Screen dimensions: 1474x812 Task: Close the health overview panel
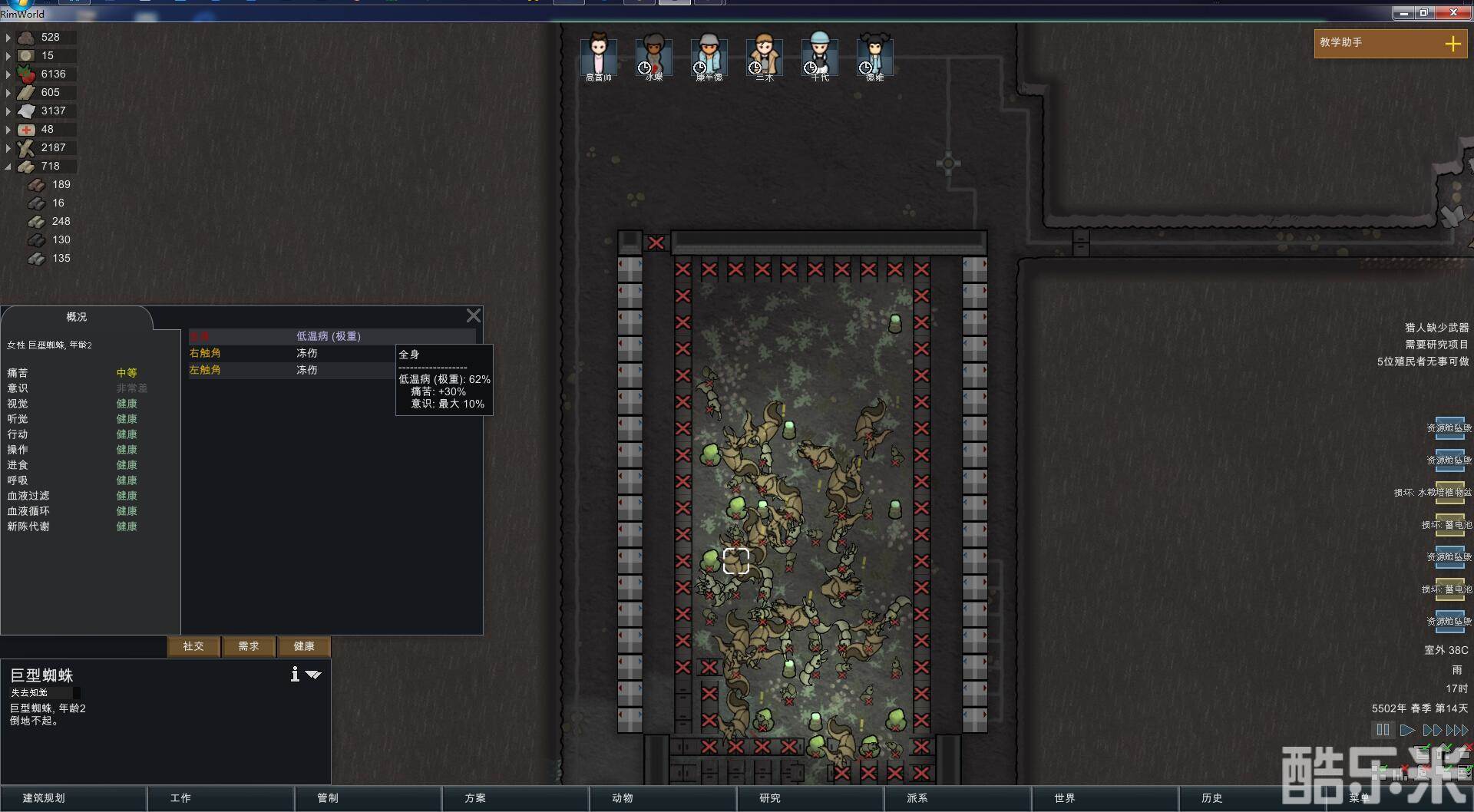tap(474, 315)
